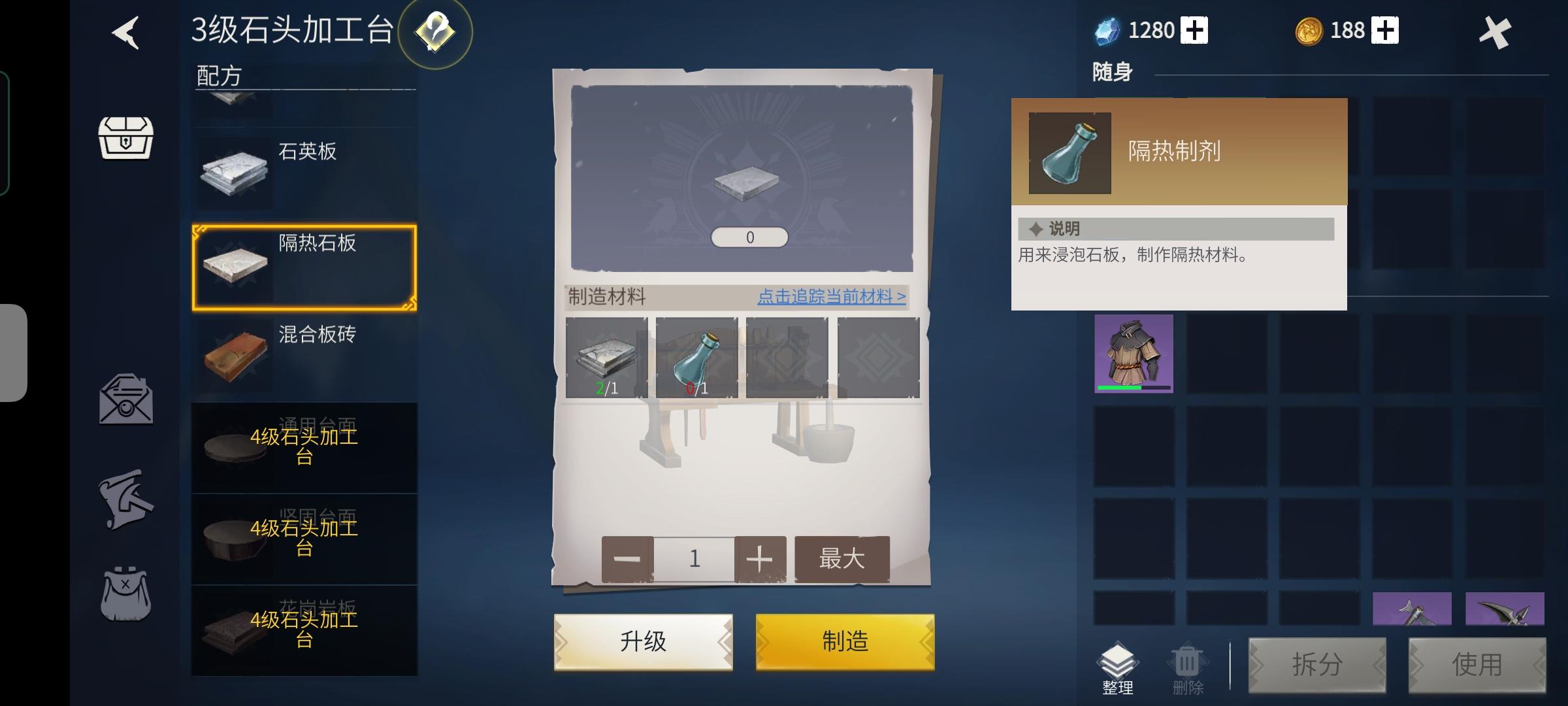Click the quantity input field showing 1

click(x=693, y=559)
